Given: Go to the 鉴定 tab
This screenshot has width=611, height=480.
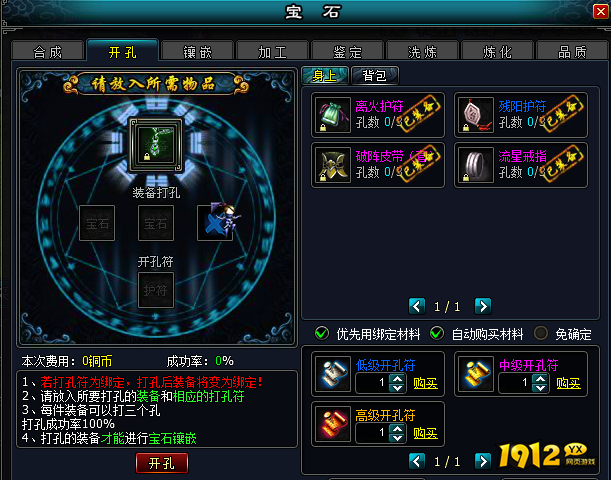Looking at the screenshot, I should (x=347, y=51).
